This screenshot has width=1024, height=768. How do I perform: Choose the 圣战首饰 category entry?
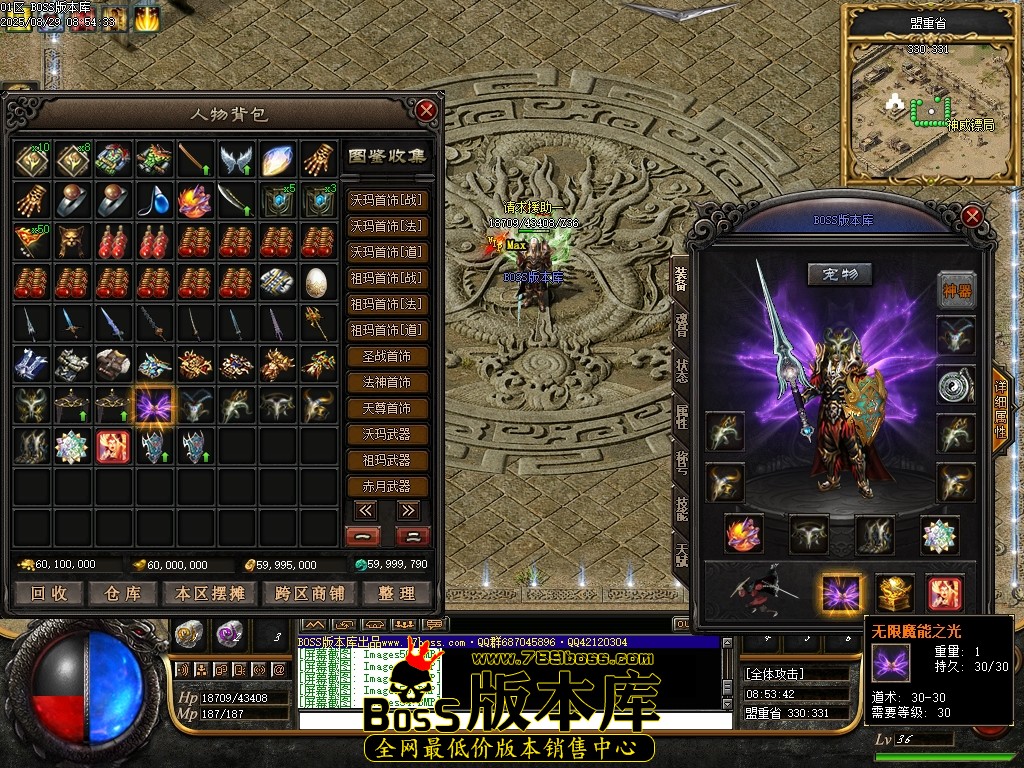(387, 356)
